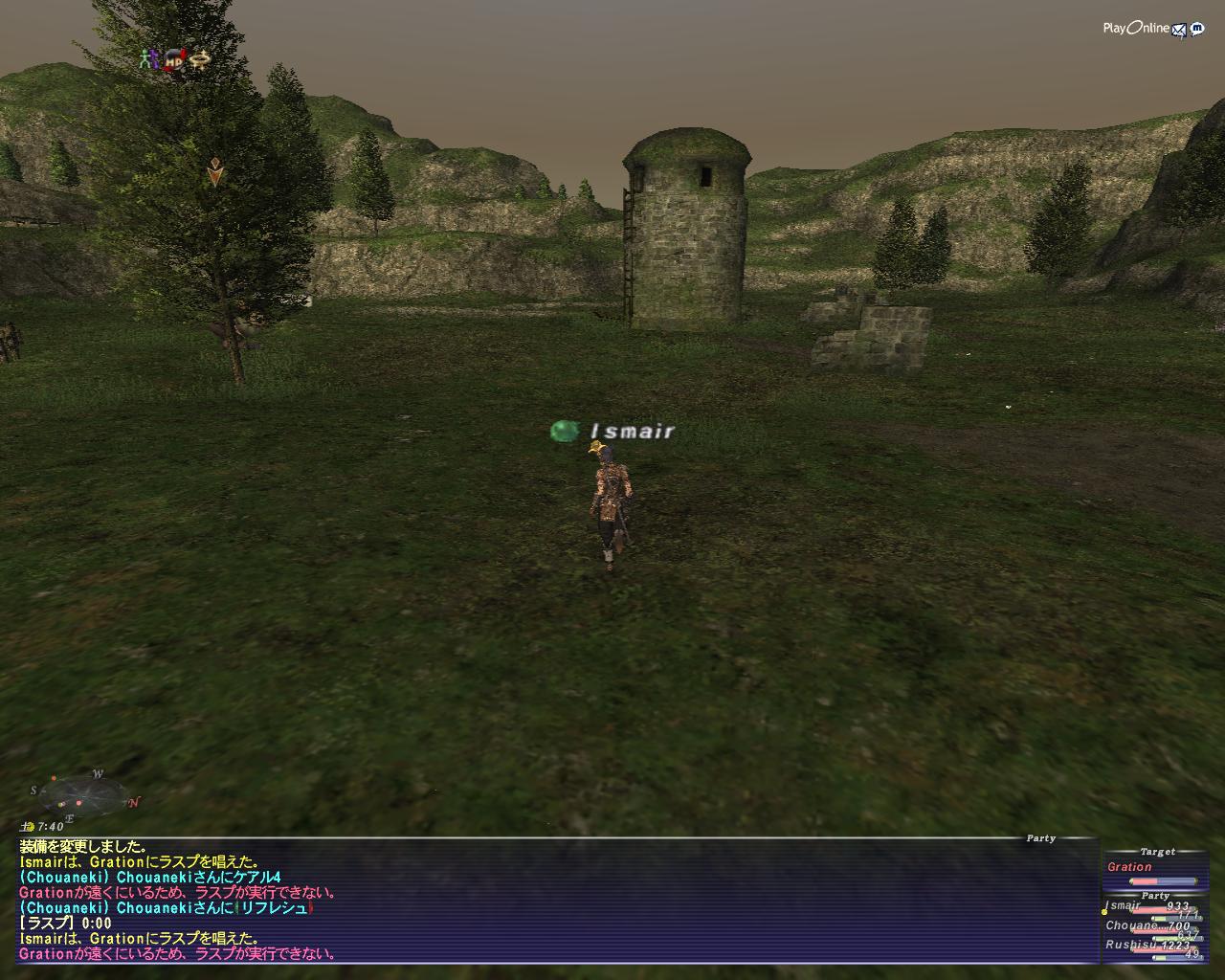Click the chat log window
The width and height of the screenshot is (1225, 980).
tap(555, 900)
